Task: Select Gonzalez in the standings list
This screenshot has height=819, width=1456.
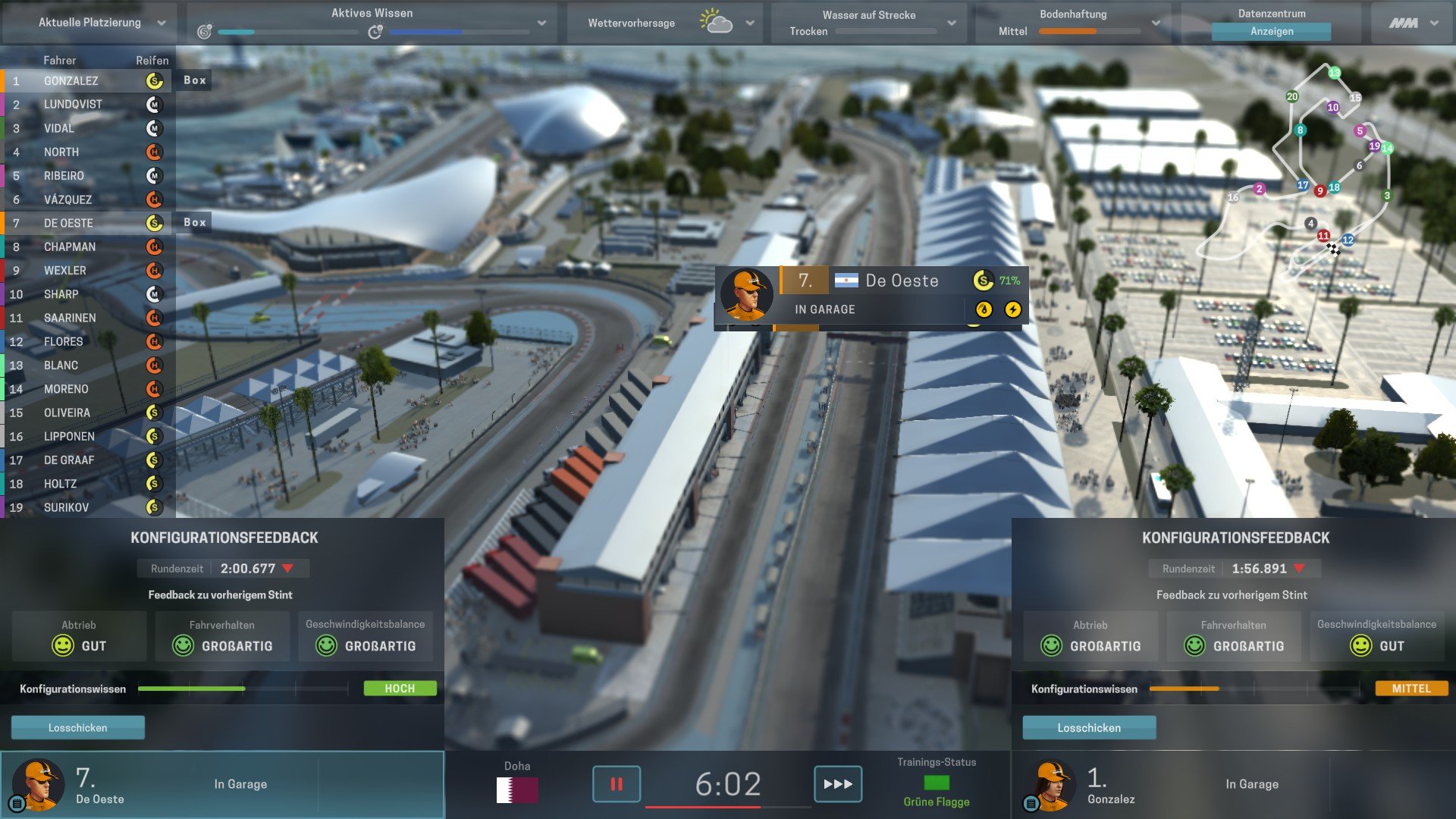Action: [71, 80]
